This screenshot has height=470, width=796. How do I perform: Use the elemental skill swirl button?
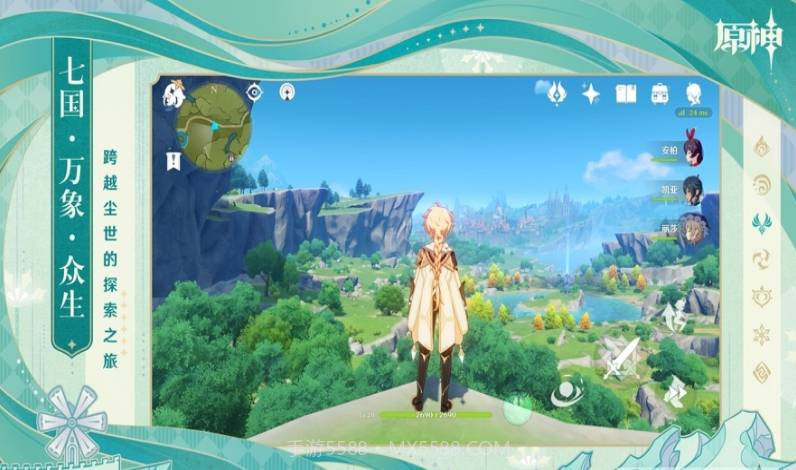(569, 389)
